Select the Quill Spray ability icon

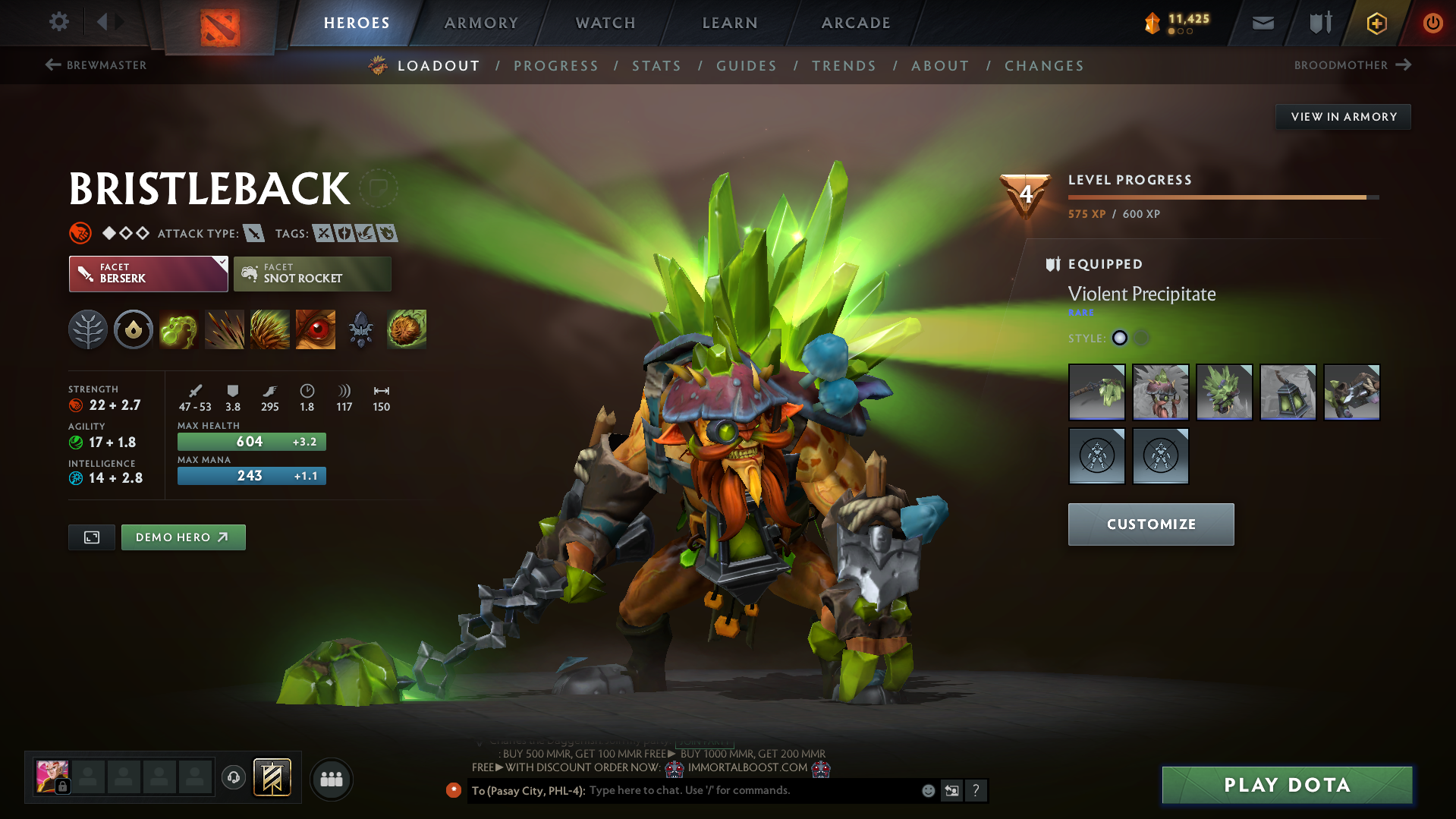(x=225, y=329)
